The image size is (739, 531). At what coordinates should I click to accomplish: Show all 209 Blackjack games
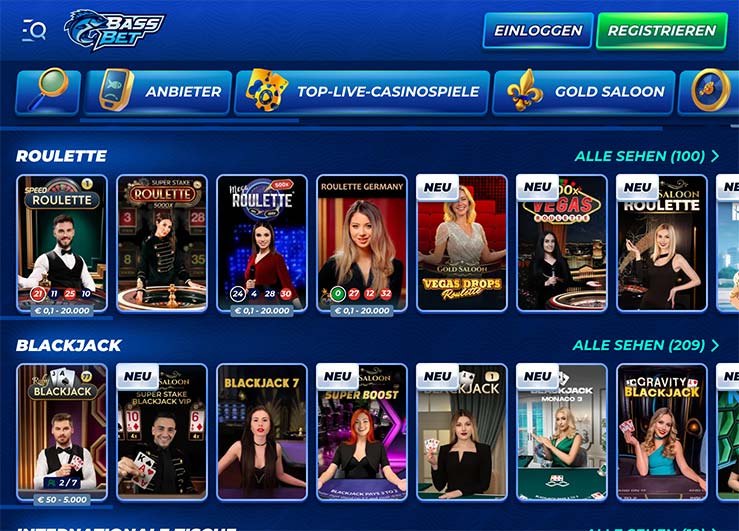point(645,345)
